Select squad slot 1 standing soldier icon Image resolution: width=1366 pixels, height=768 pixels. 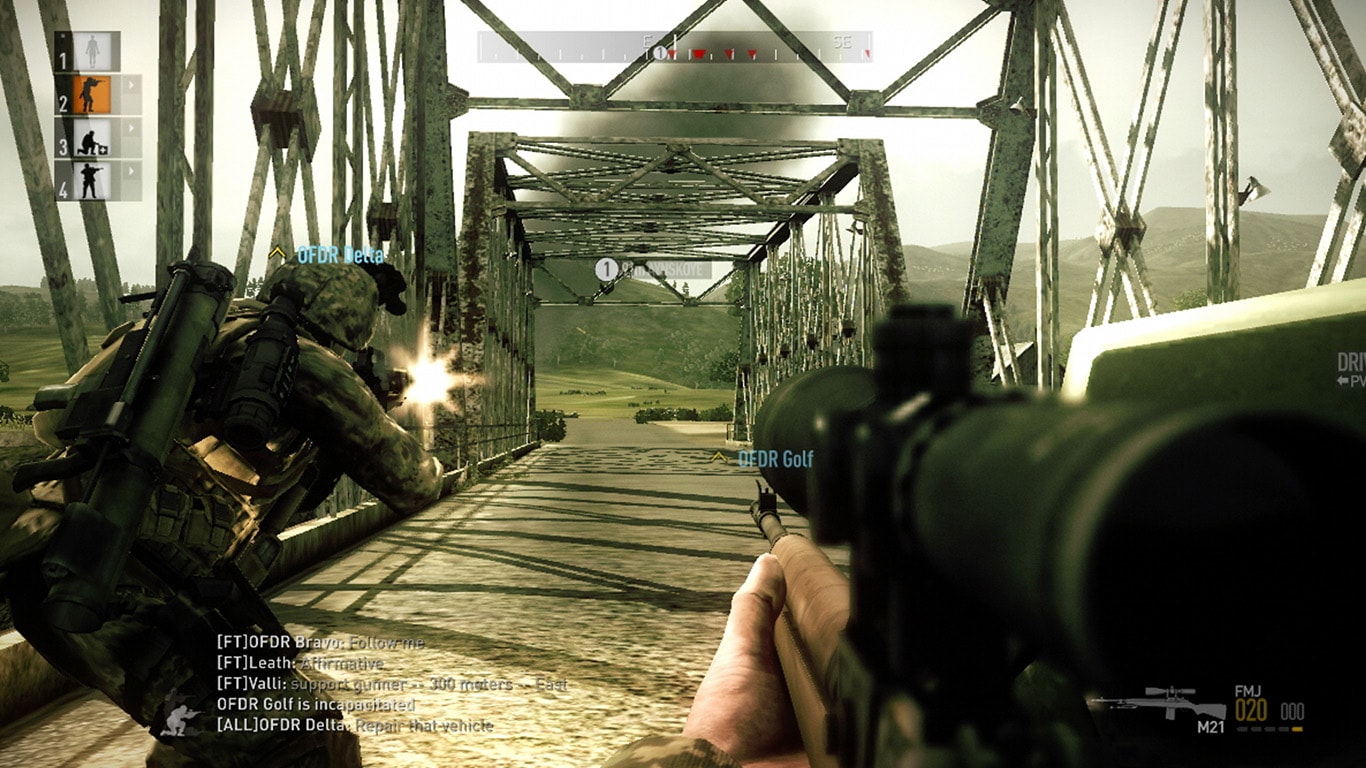point(92,50)
